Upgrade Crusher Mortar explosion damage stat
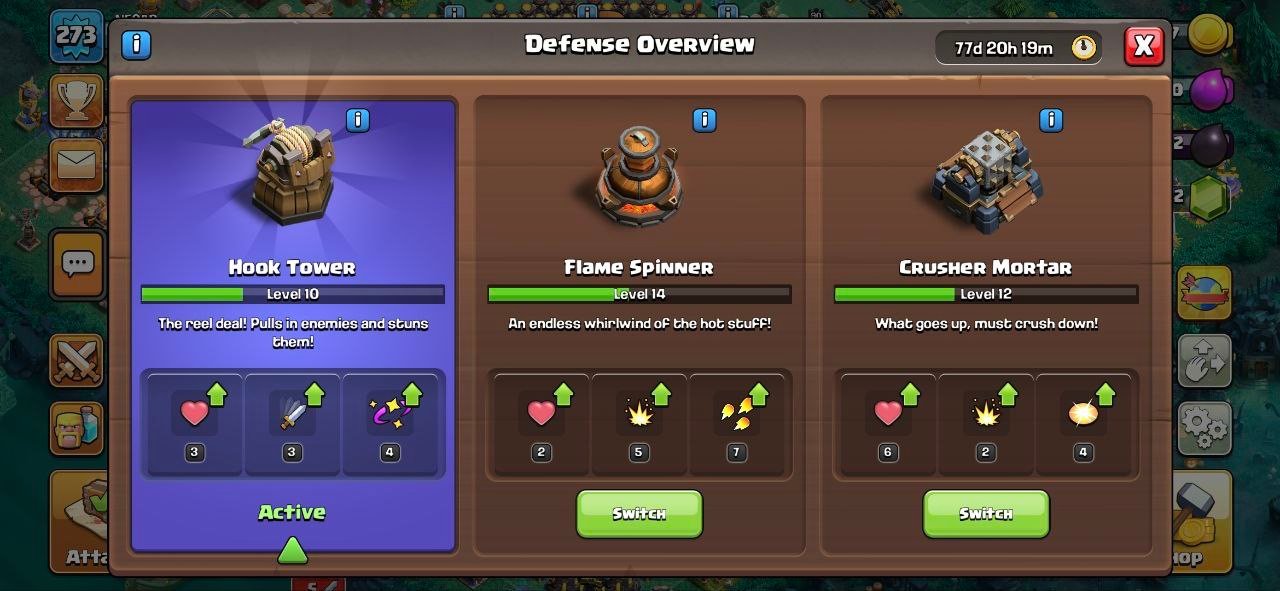This screenshot has height=591, width=1280. [986, 422]
